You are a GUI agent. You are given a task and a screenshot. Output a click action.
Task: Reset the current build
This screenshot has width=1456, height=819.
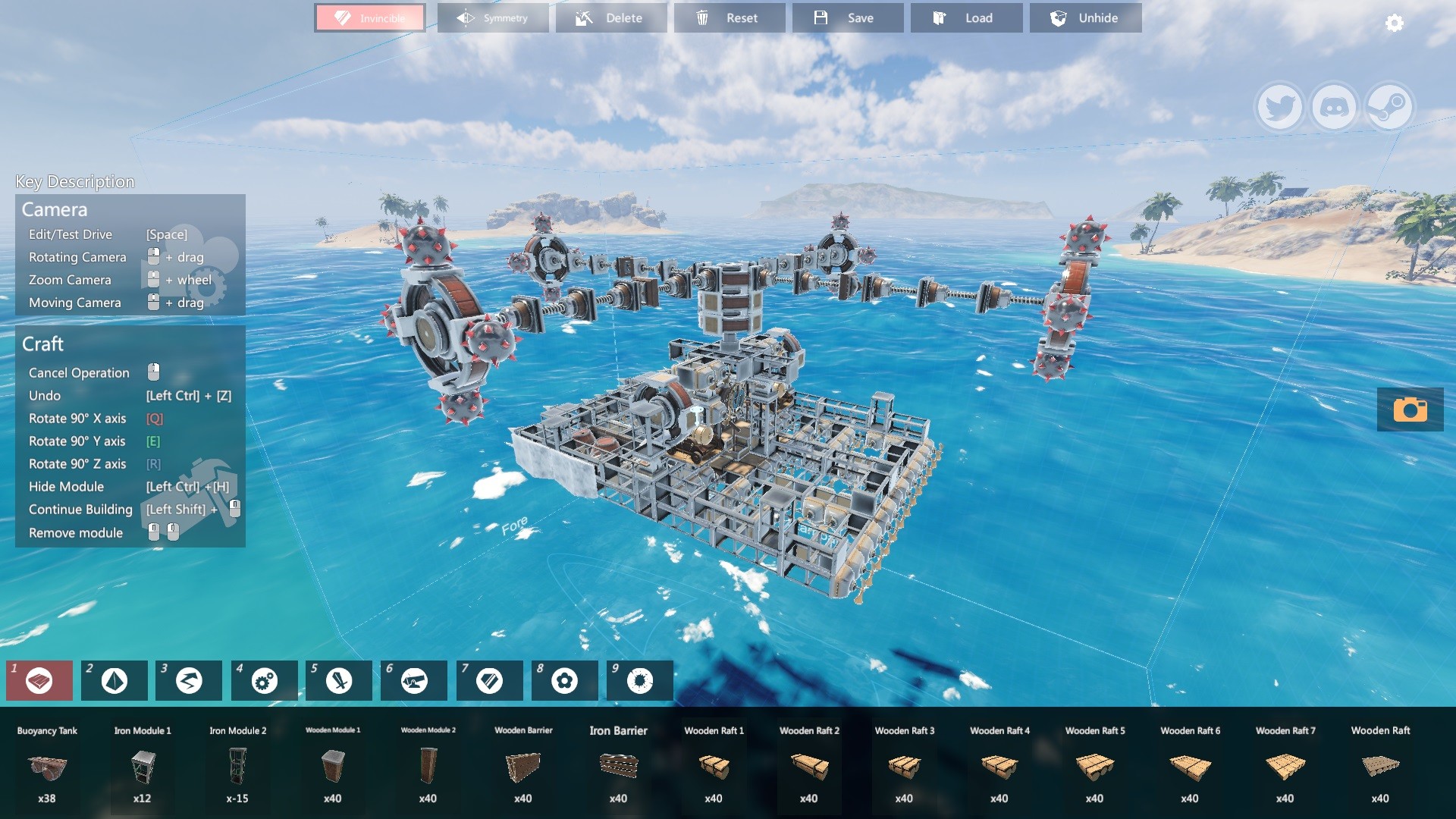pos(730,17)
